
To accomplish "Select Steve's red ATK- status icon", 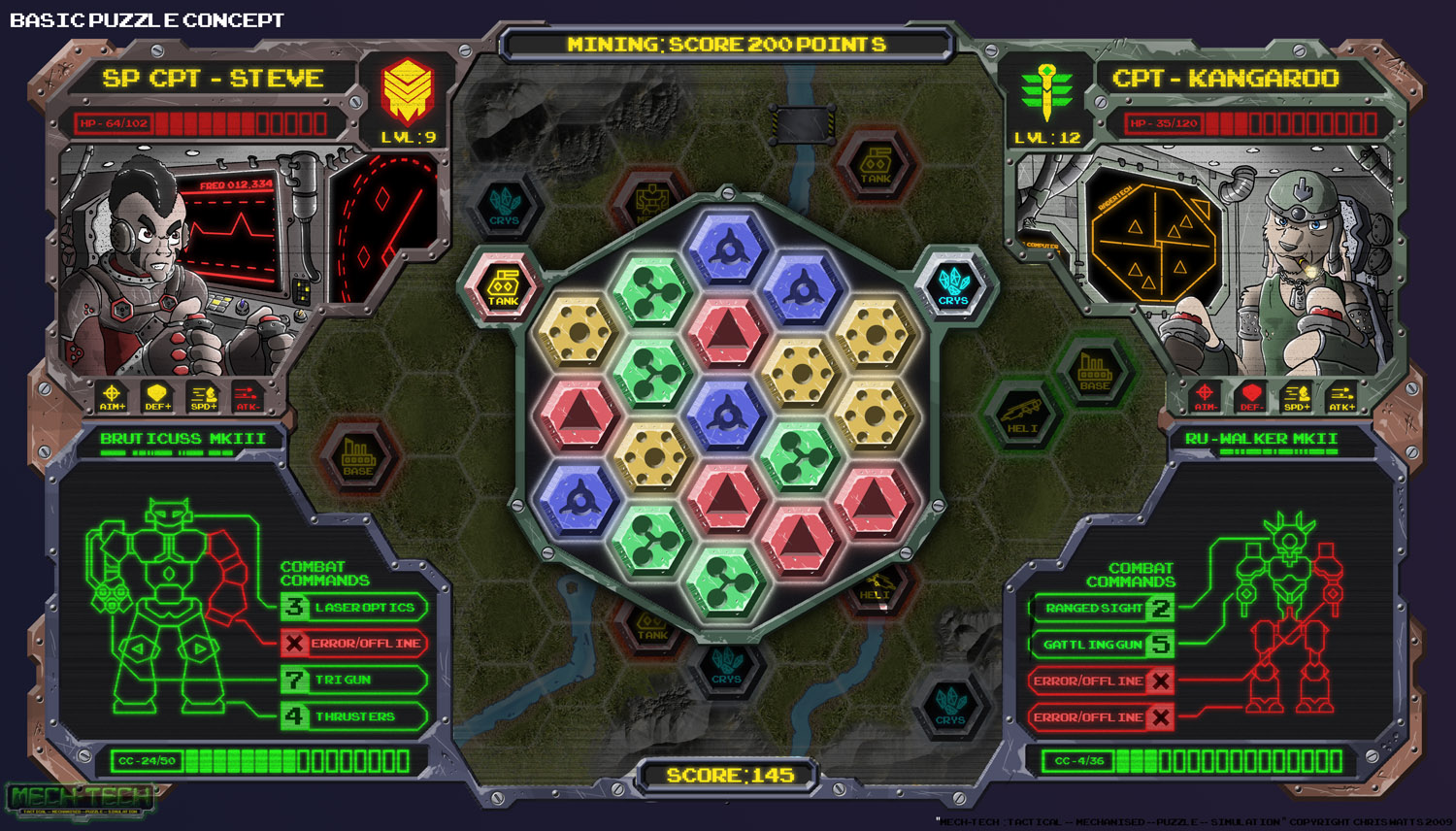I will pyautogui.click(x=247, y=396).
